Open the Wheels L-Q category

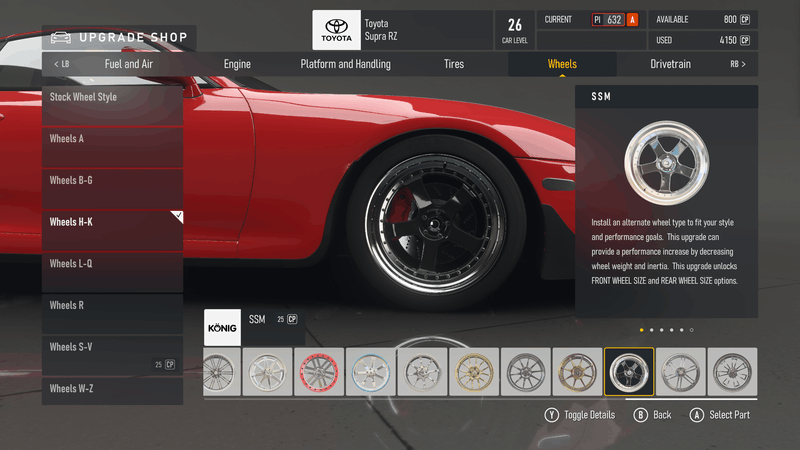tap(112, 264)
